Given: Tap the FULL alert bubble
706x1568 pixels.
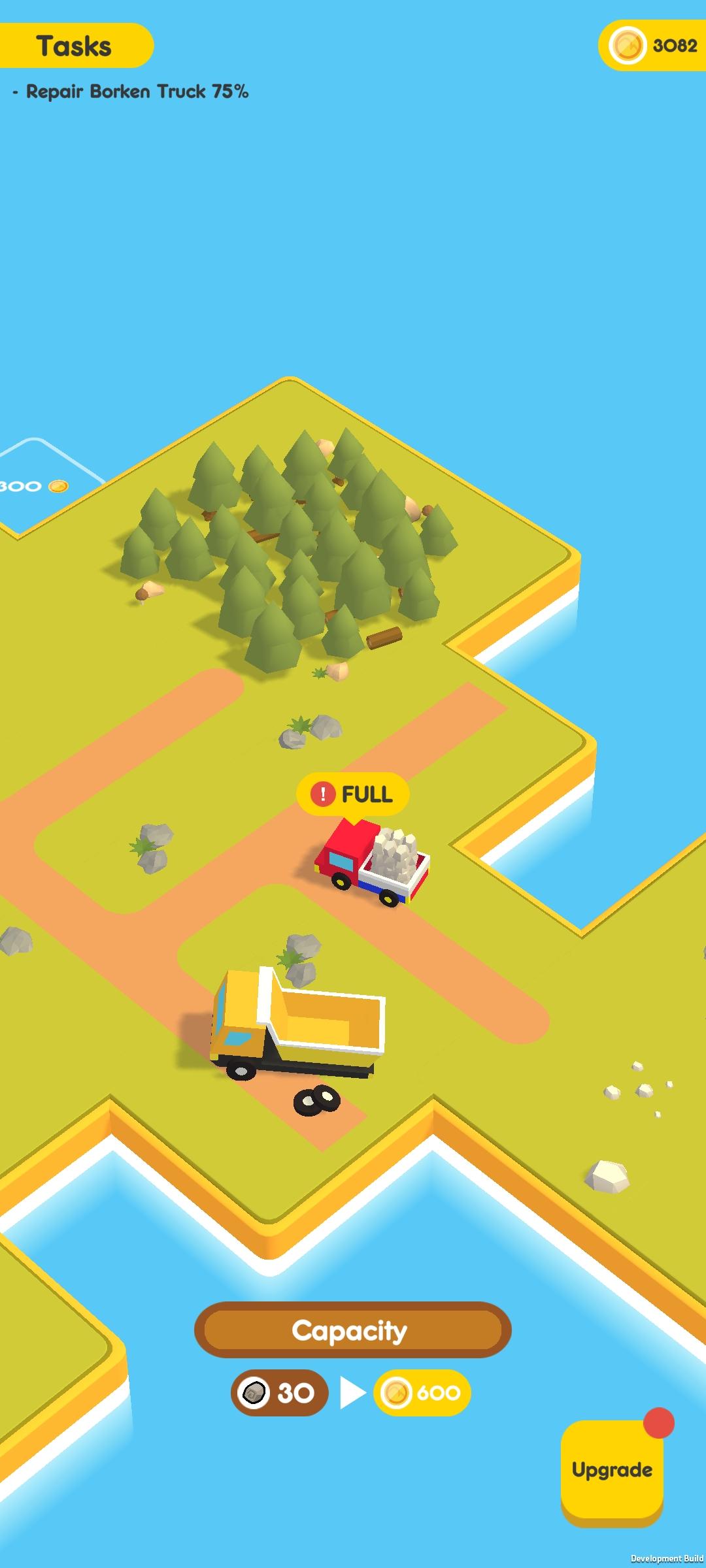Looking at the screenshot, I should tap(353, 794).
